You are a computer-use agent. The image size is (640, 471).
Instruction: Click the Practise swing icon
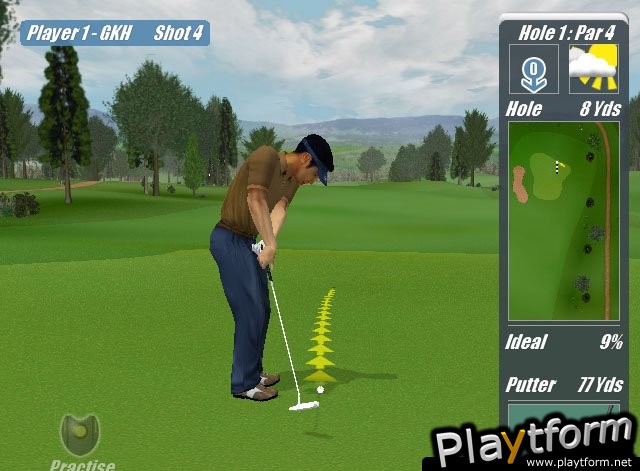[x=80, y=434]
